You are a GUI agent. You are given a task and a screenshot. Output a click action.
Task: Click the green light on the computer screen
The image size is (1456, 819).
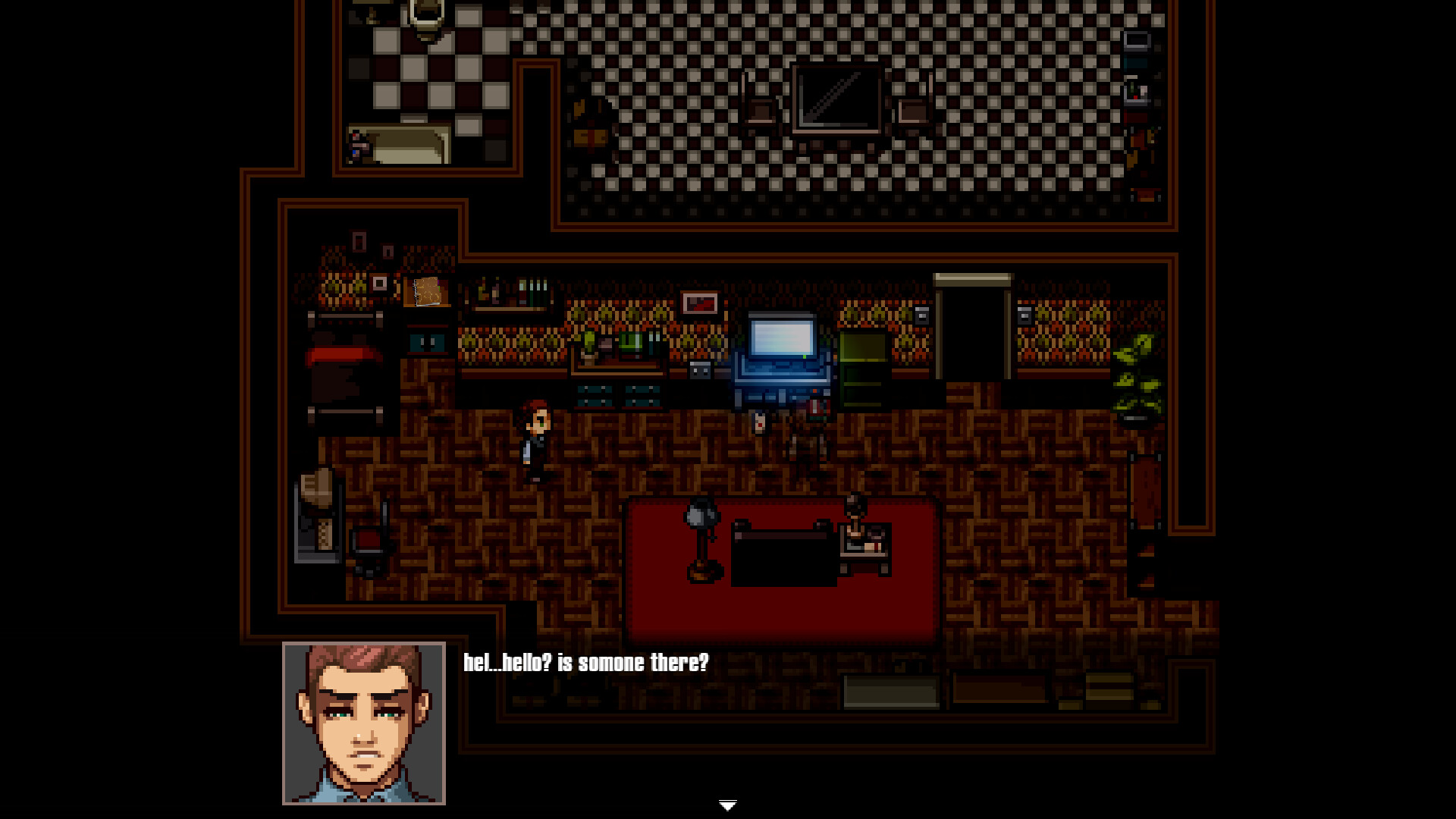[x=803, y=355]
